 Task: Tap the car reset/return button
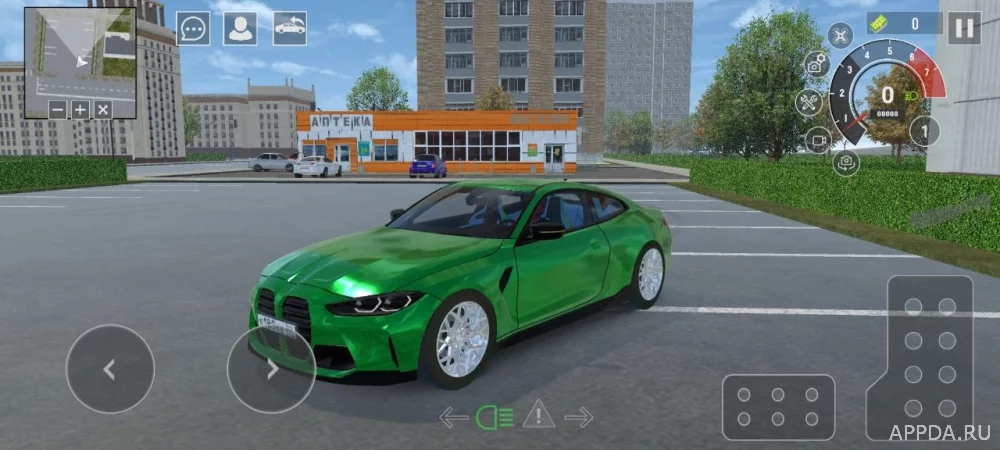point(290,28)
